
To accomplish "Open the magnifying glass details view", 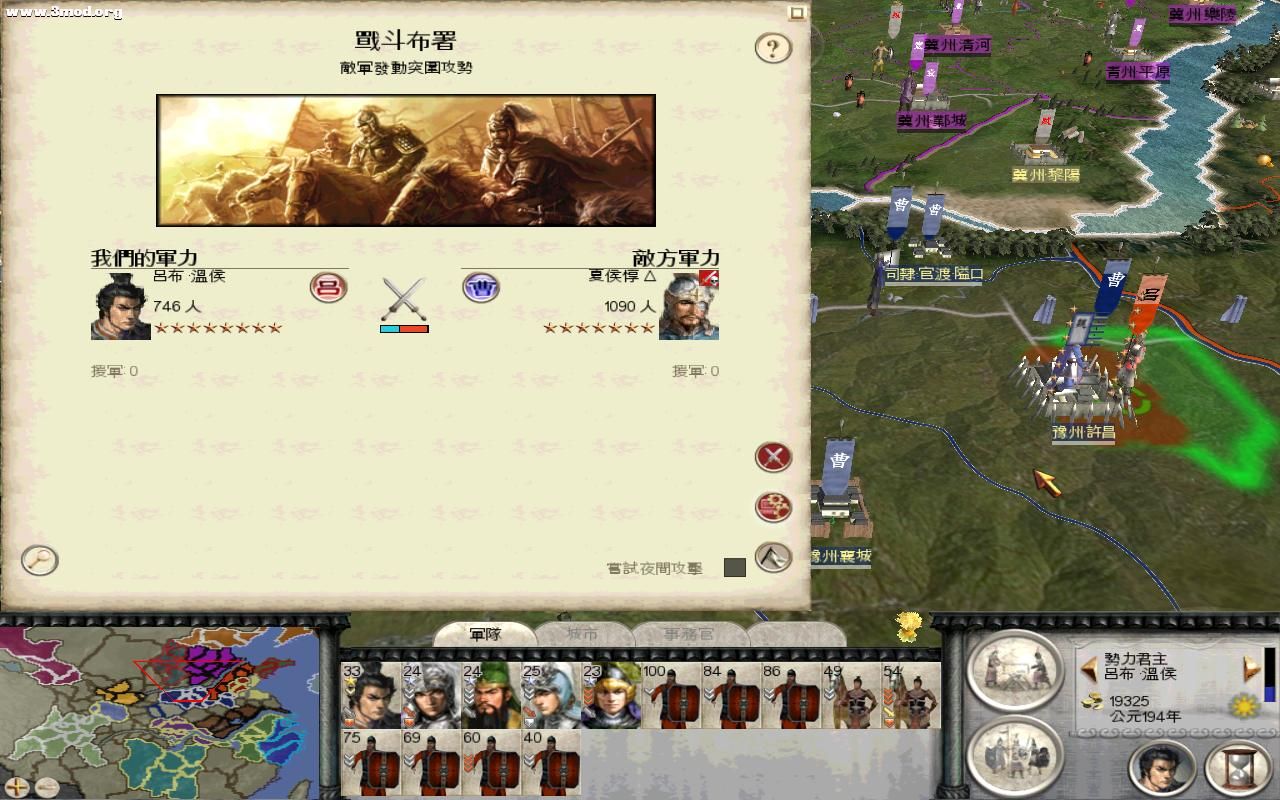I will pos(38,561).
